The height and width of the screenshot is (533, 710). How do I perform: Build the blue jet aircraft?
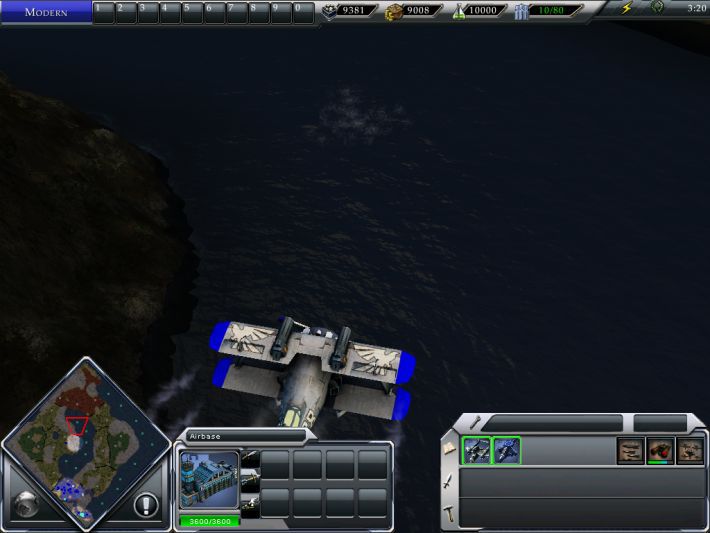[507, 451]
